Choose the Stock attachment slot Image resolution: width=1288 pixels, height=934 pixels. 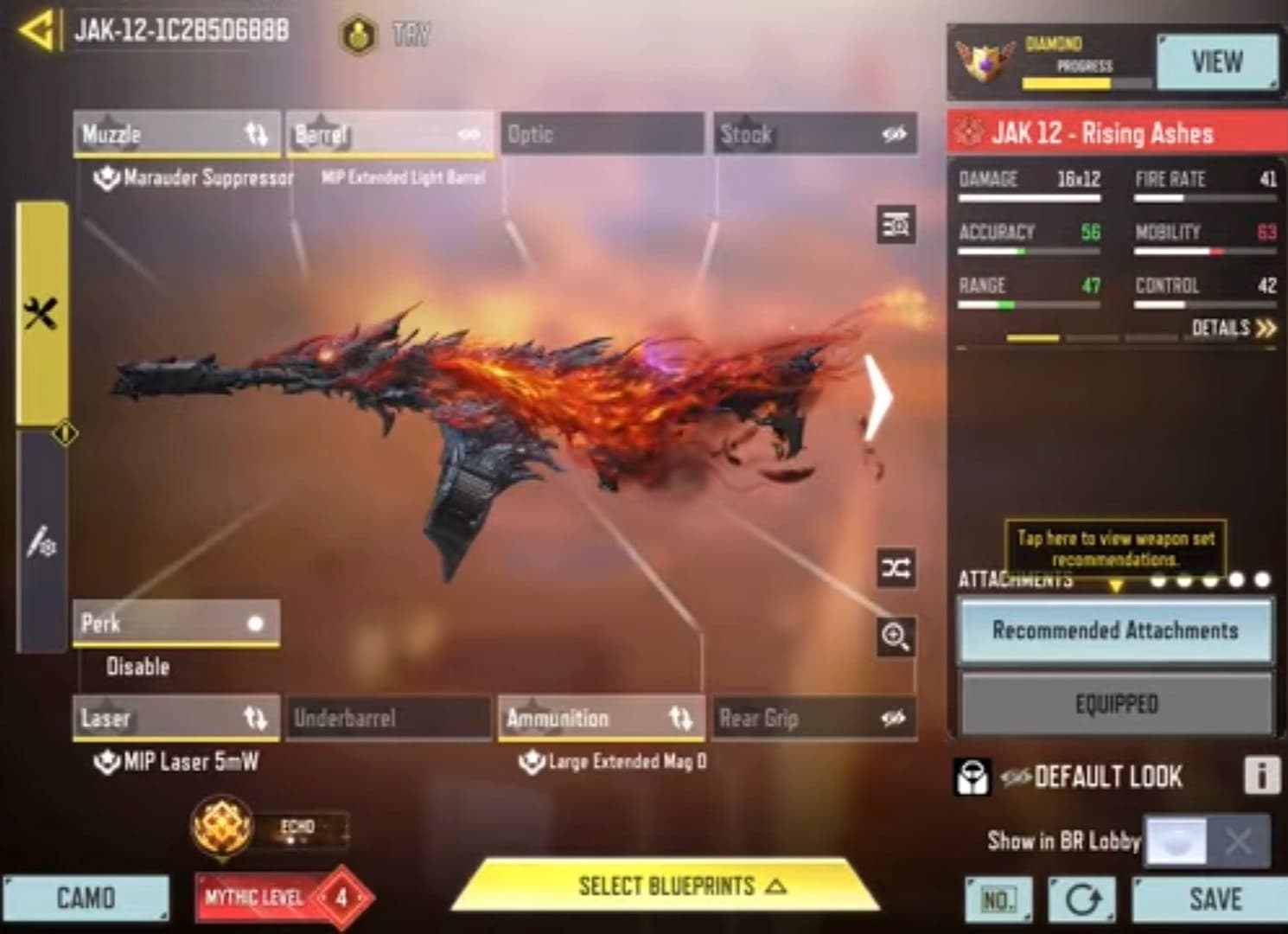click(814, 134)
